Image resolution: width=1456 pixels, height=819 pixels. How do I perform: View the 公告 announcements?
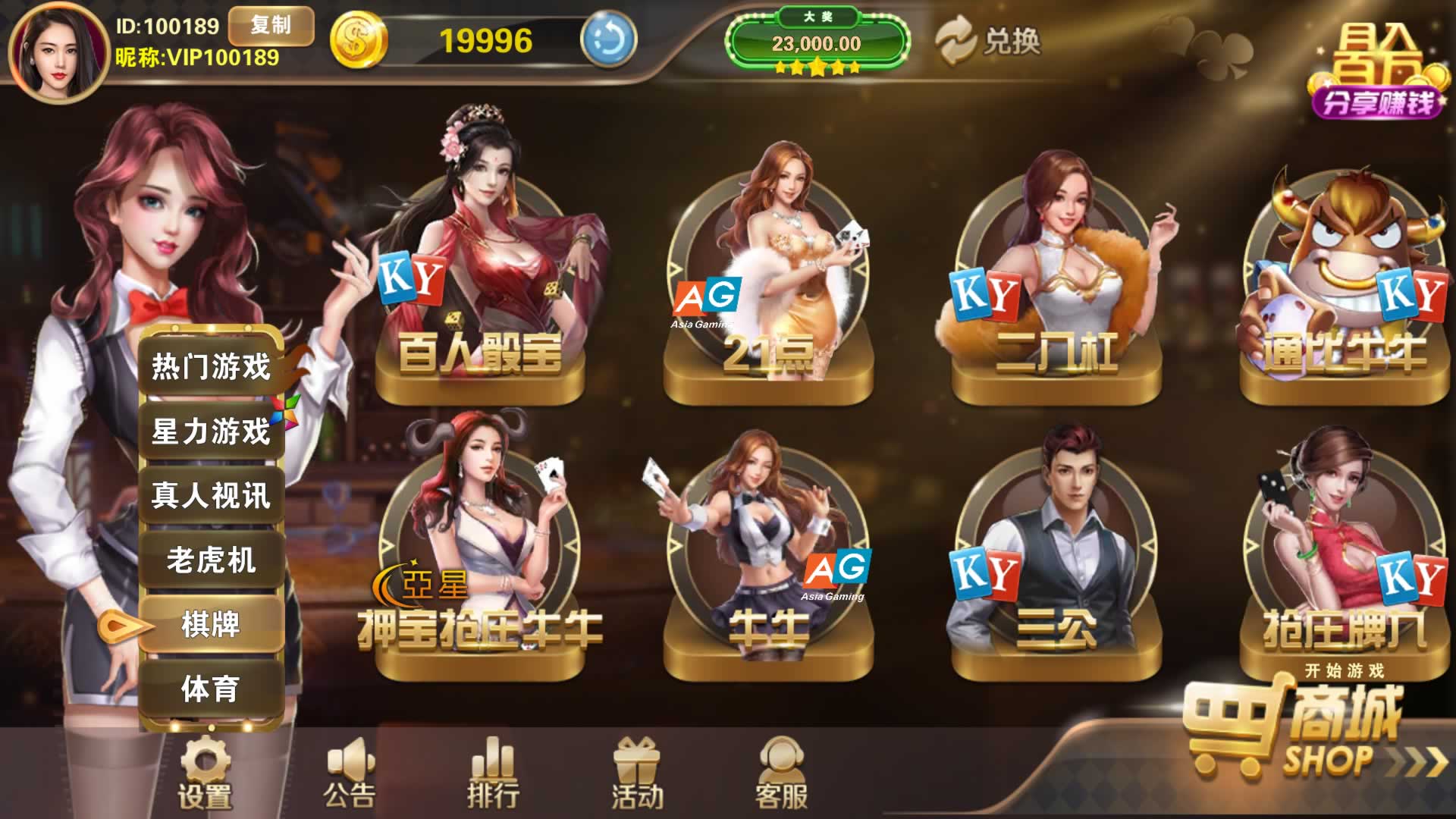[x=349, y=773]
